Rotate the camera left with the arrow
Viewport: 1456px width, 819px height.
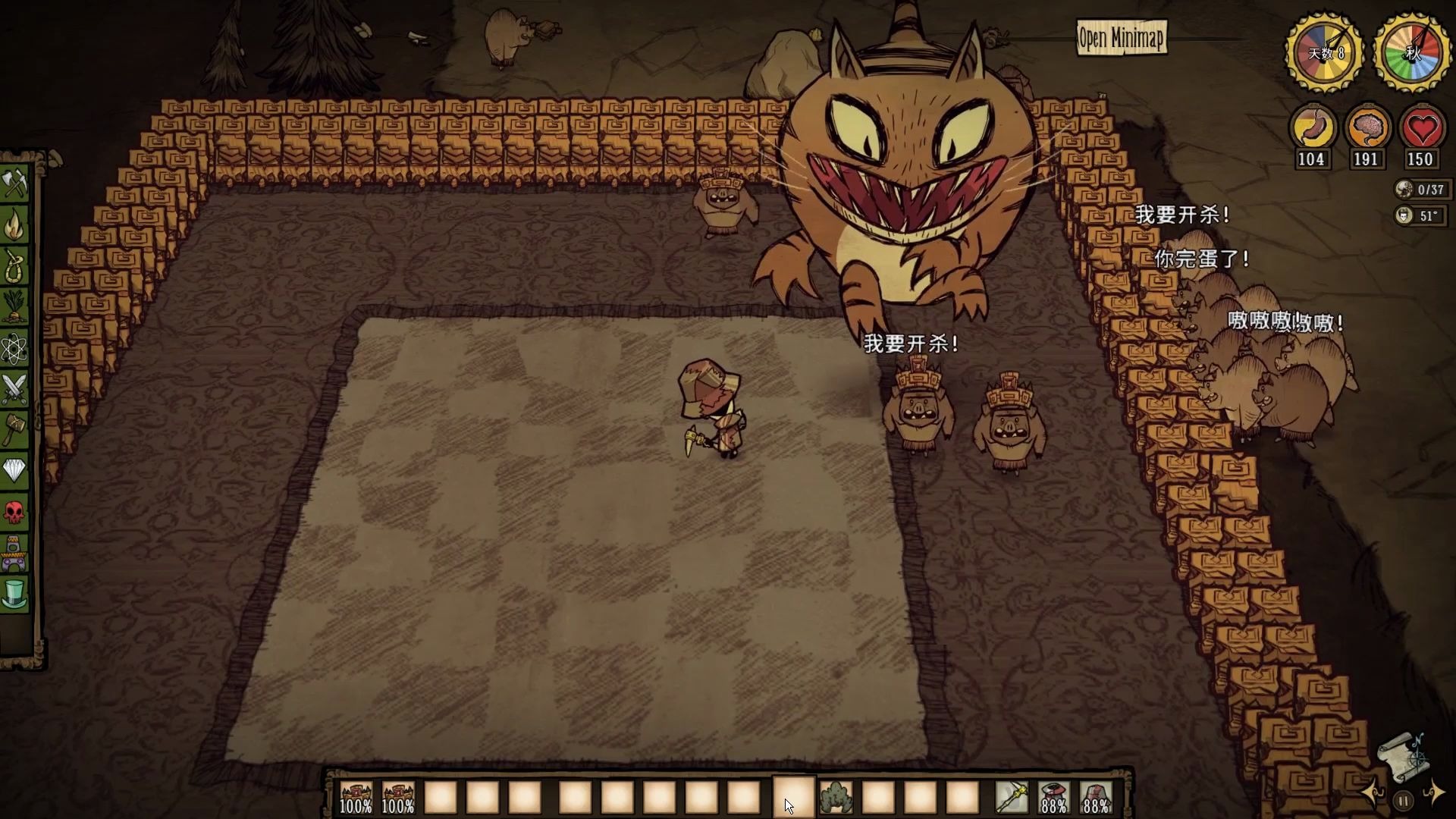click(1374, 794)
